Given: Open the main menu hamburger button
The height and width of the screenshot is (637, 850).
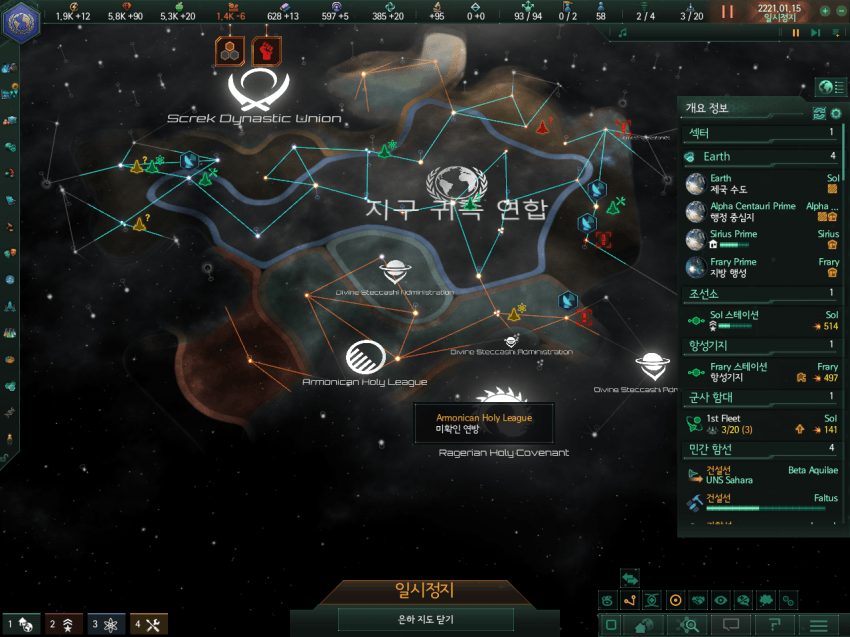Looking at the screenshot, I should coord(819,625).
